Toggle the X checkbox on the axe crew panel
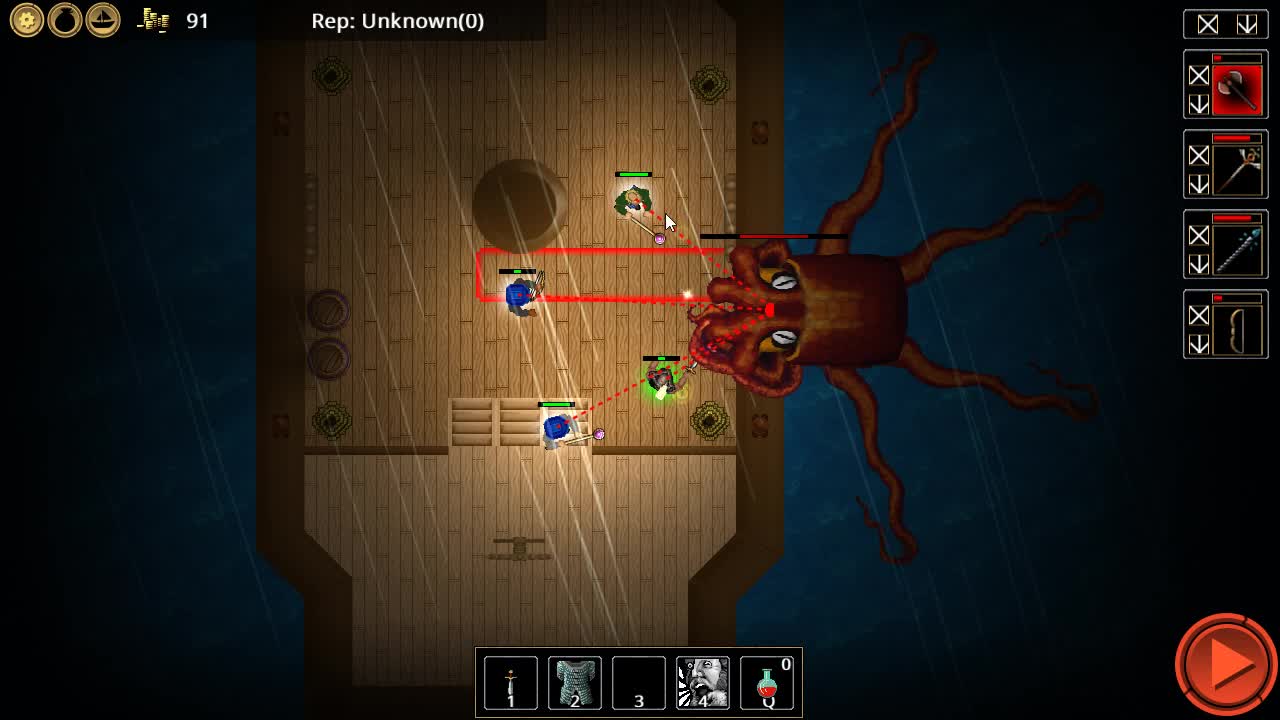 (x=1199, y=75)
